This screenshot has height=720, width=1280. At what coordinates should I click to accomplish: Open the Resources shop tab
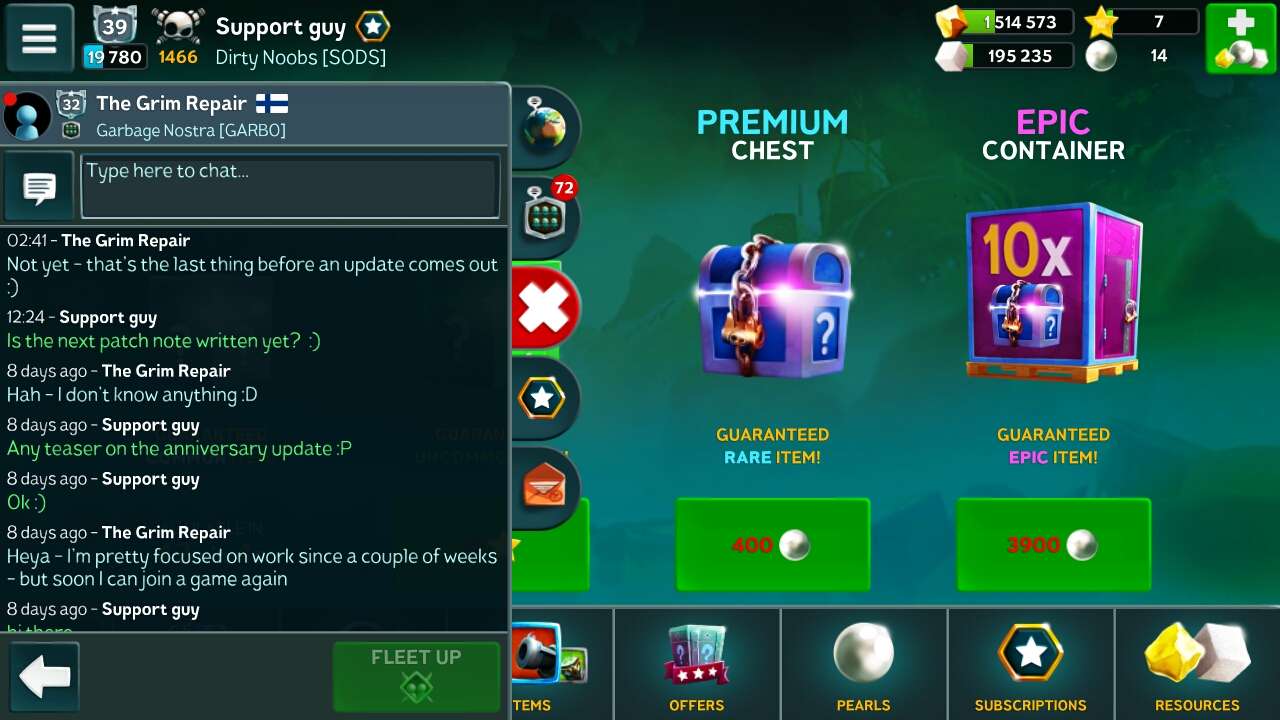click(x=1197, y=665)
